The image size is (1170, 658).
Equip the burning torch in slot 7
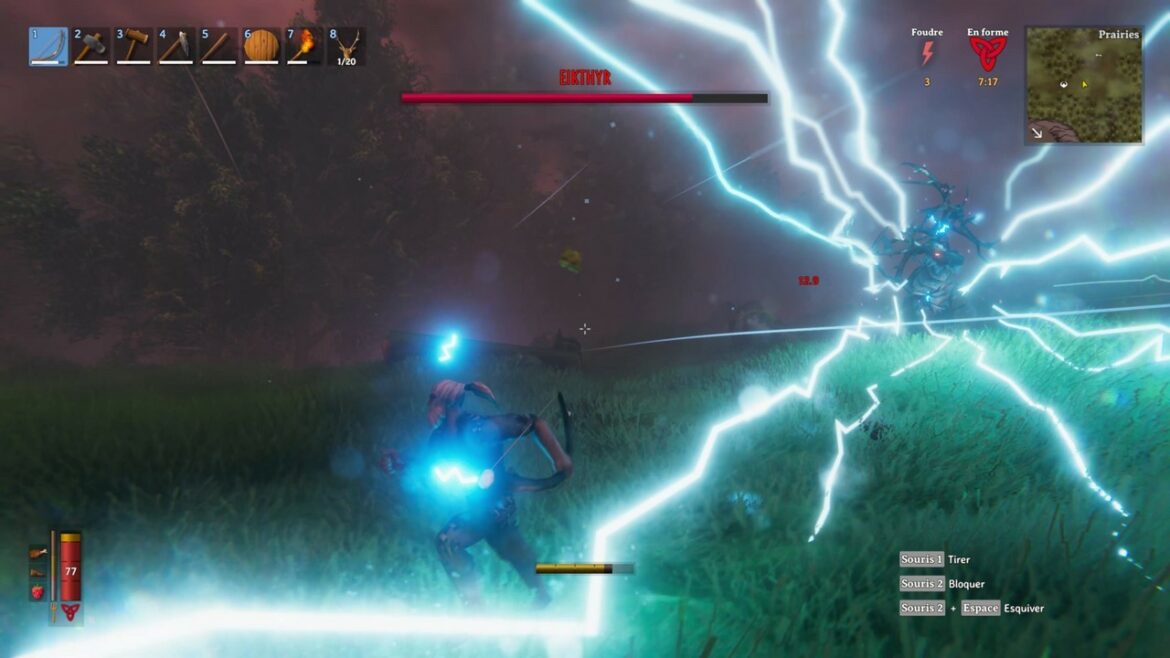click(x=304, y=47)
